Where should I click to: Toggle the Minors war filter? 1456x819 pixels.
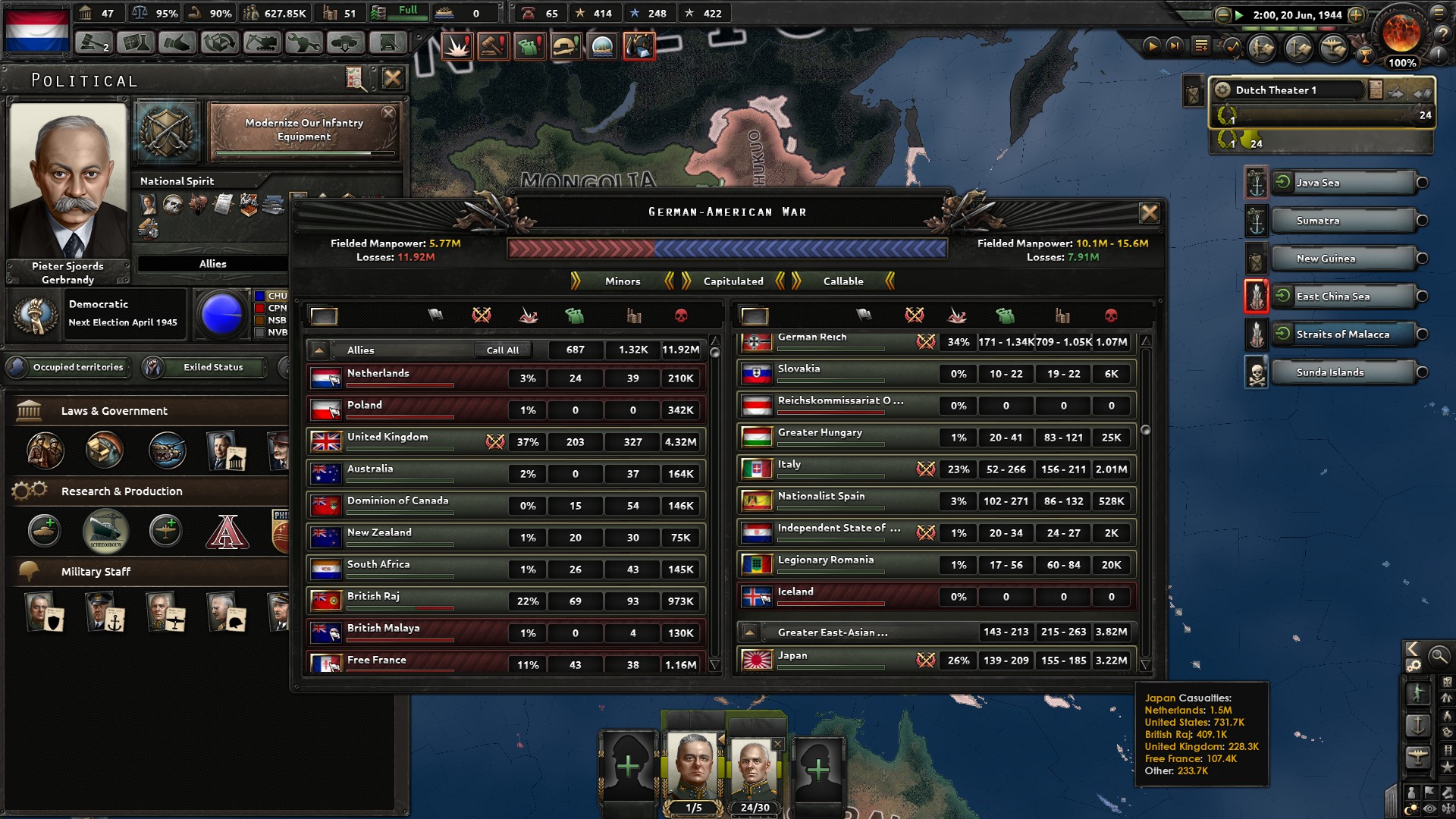[x=623, y=281]
